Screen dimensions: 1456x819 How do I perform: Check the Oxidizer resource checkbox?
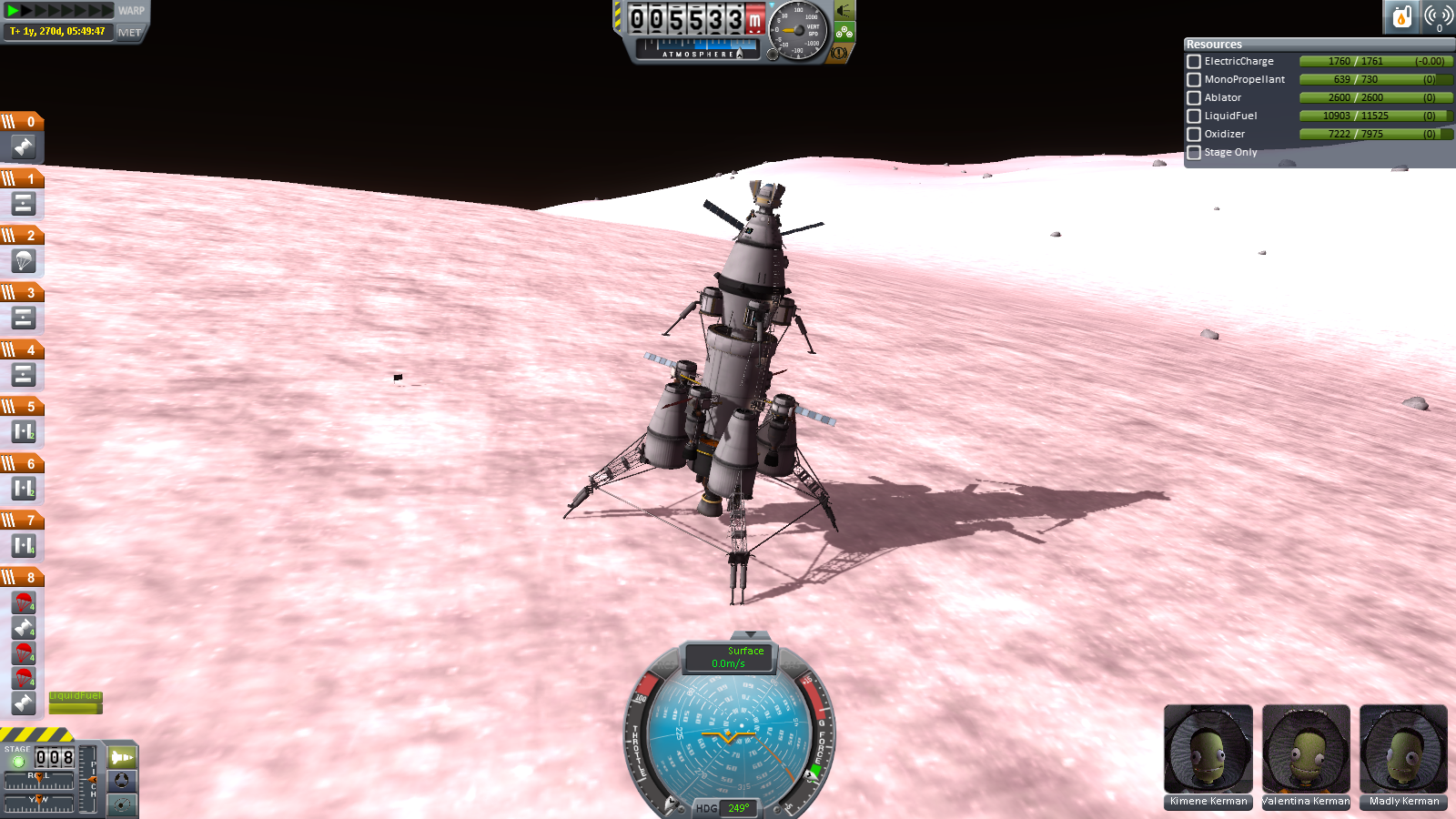pyautogui.click(x=1194, y=134)
